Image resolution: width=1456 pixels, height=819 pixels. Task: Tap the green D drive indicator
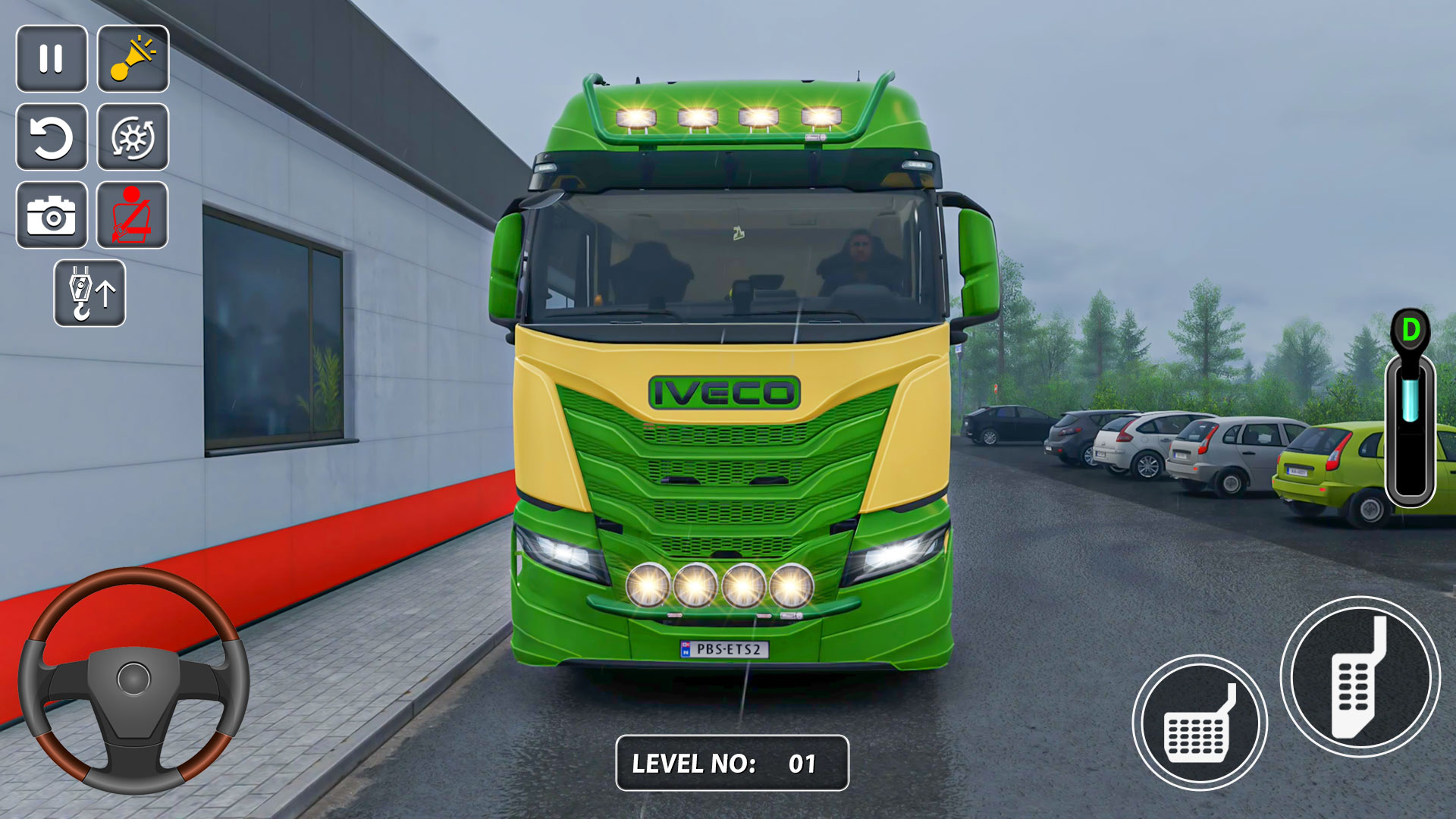click(1410, 328)
